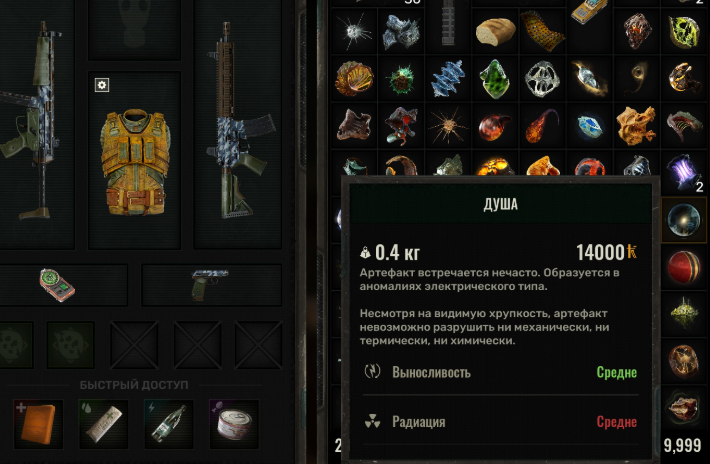Choose the bandage quick-access slot
This screenshot has height=464, width=710.
[x=103, y=424]
